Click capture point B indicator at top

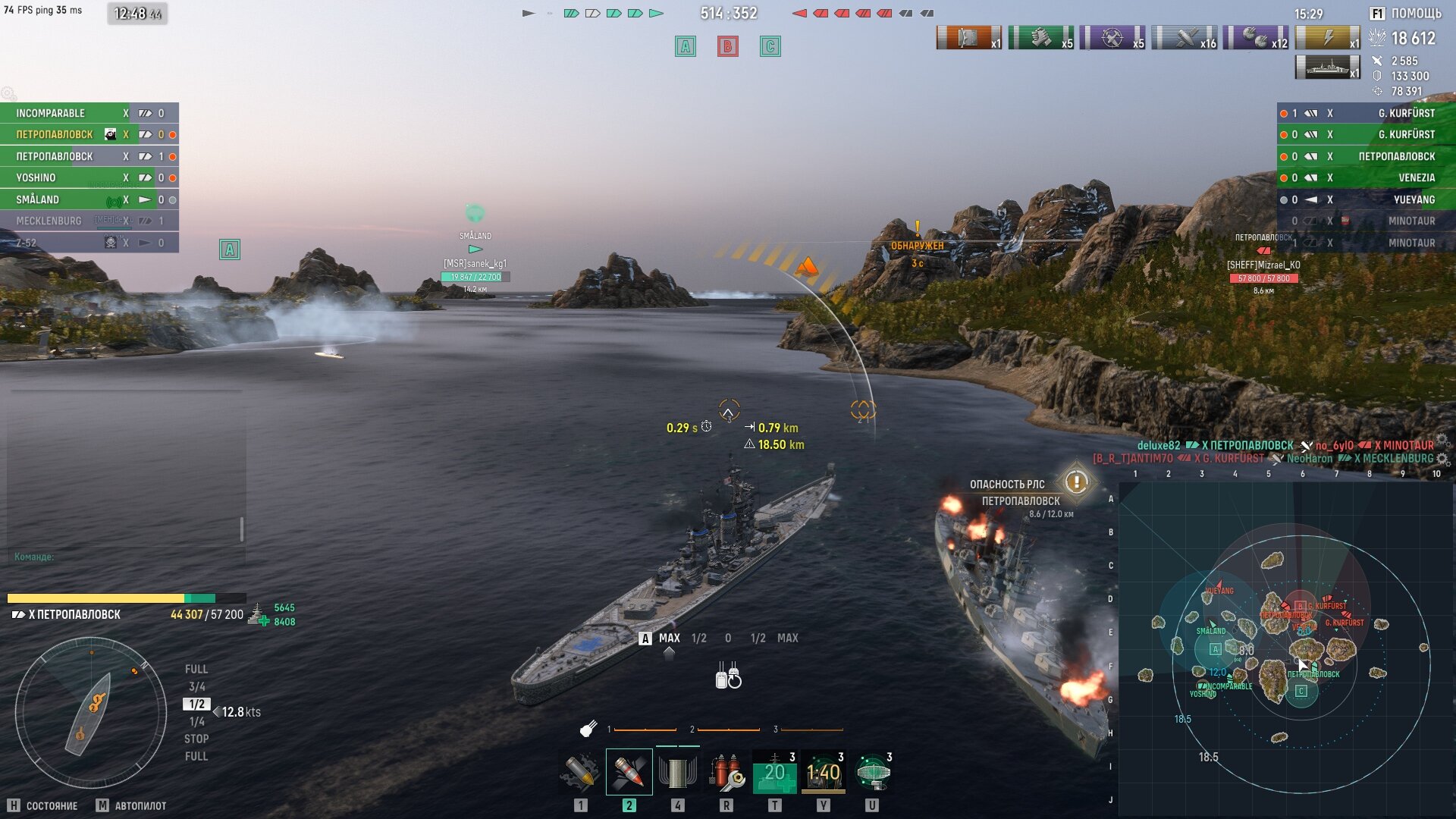(x=727, y=47)
